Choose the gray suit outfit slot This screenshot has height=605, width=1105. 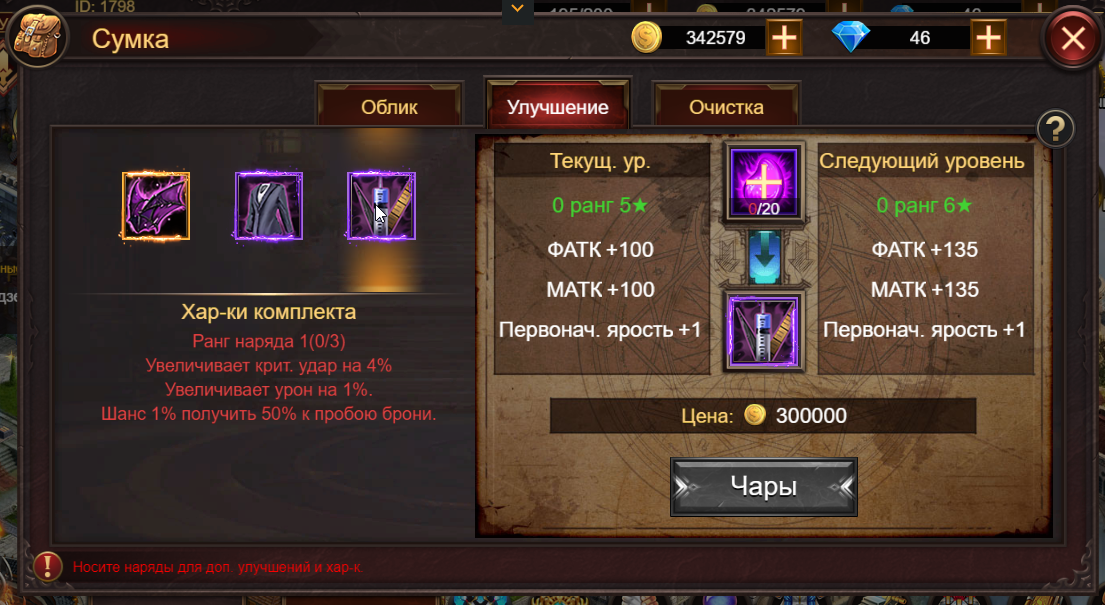(269, 206)
